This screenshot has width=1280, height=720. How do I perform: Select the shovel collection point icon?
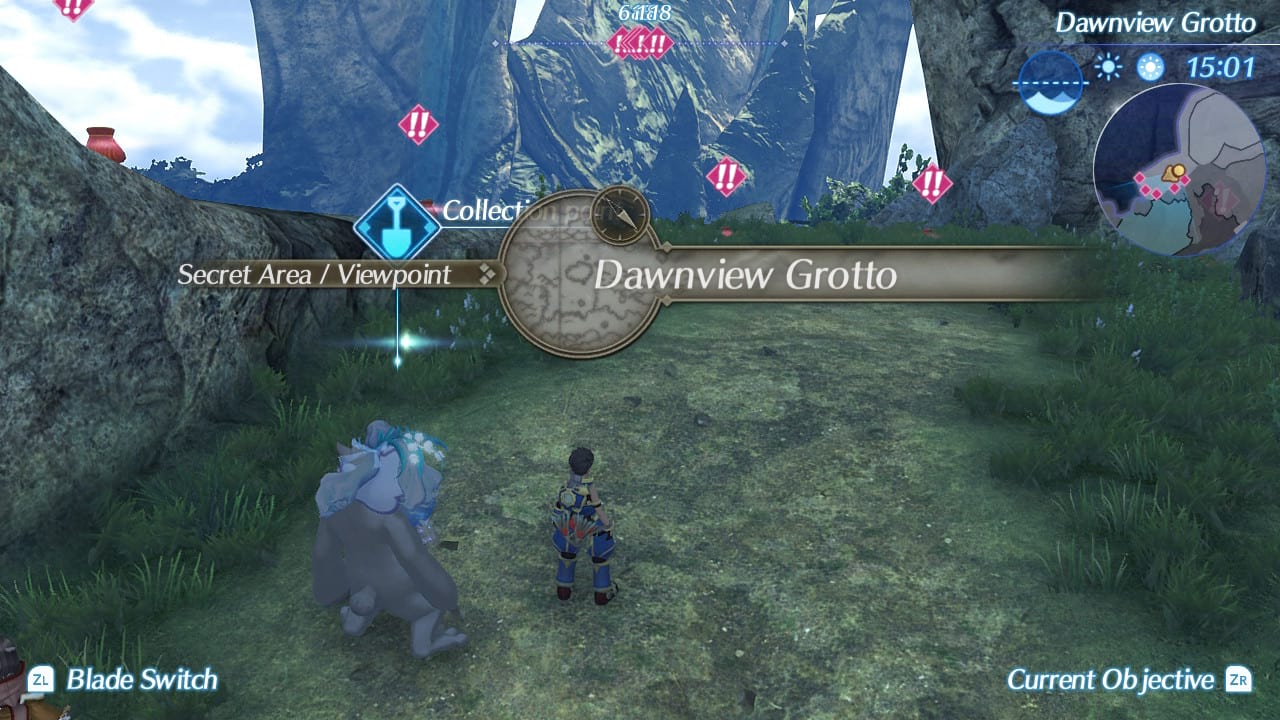click(395, 226)
